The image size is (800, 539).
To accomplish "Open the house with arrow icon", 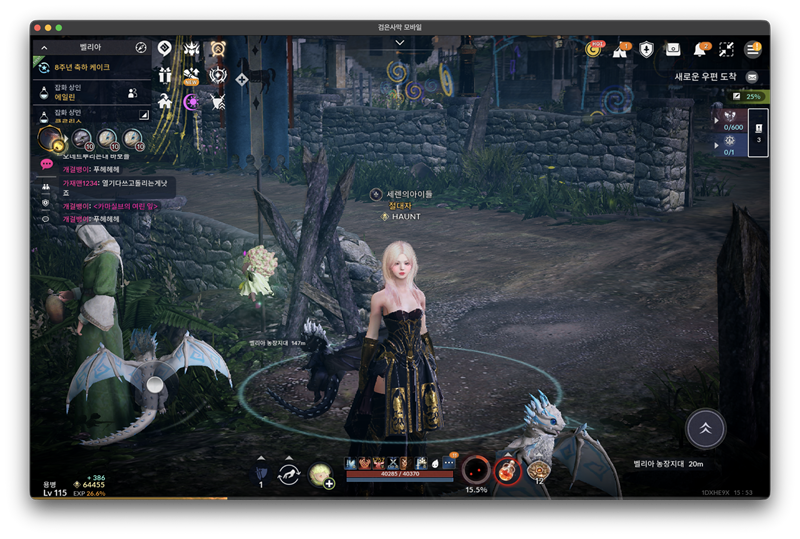I will click(165, 101).
